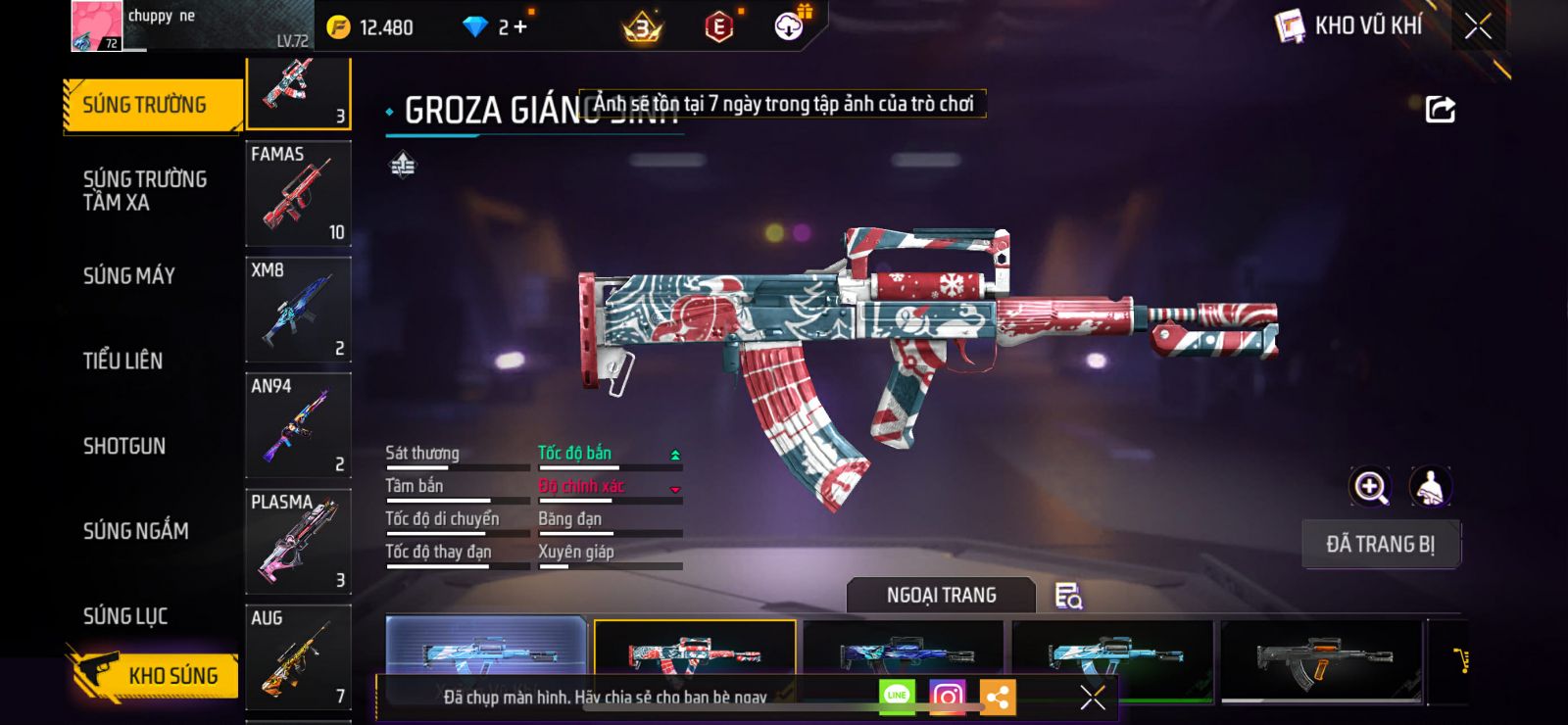
Task: Choose the TIỂU LIÊN category
Action: 122,361
